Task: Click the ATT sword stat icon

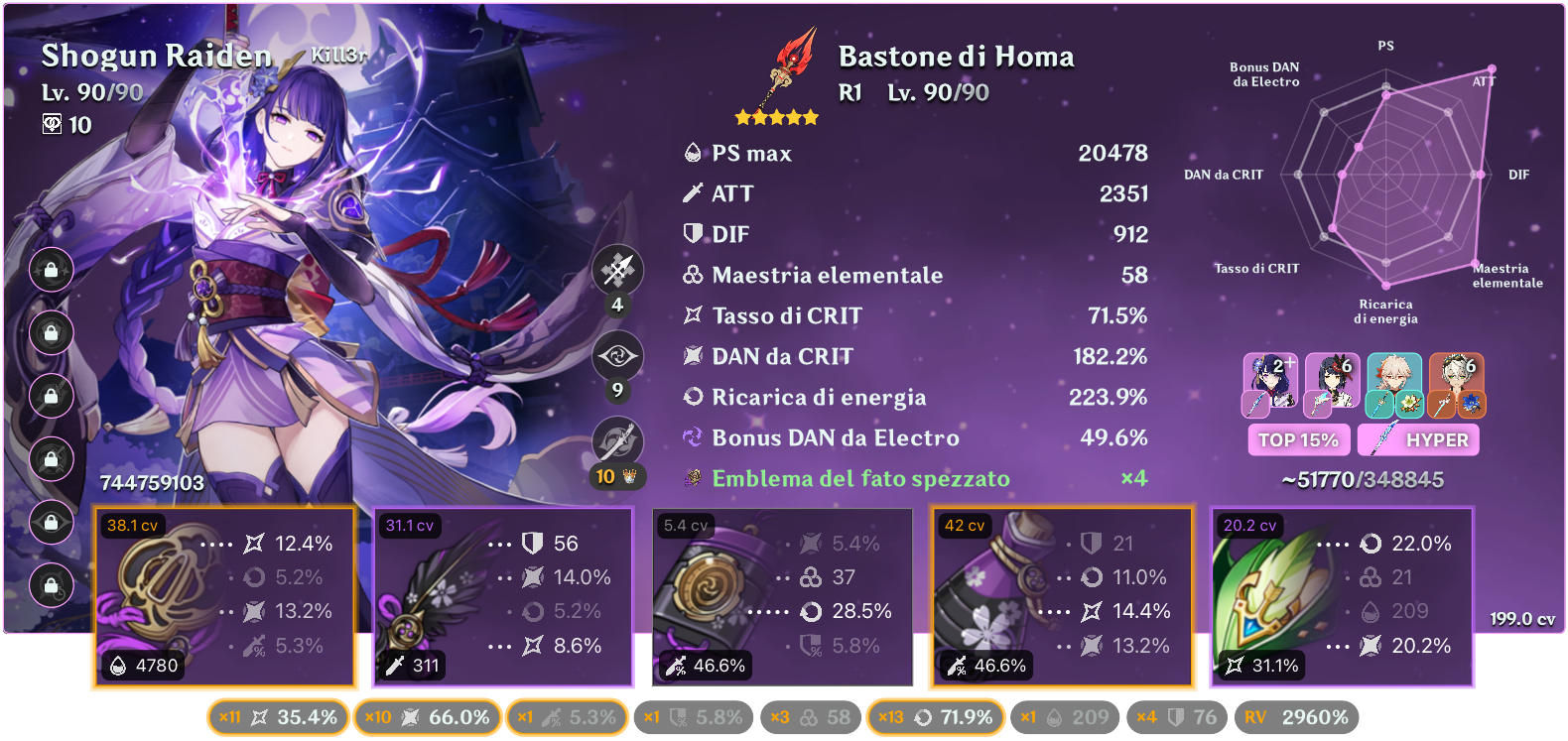Action: pos(693,193)
